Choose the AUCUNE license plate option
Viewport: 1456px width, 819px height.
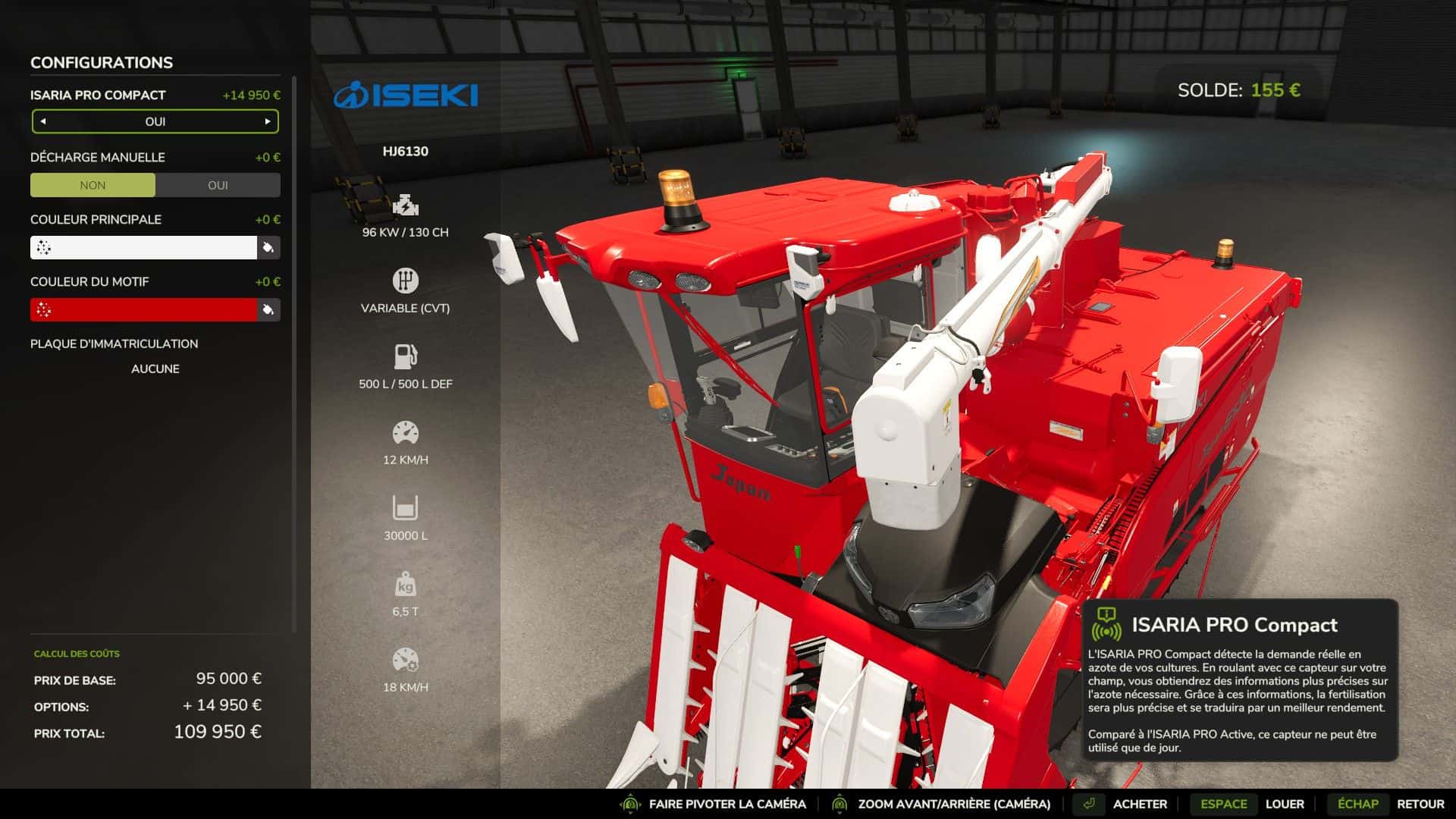pyautogui.click(x=155, y=369)
